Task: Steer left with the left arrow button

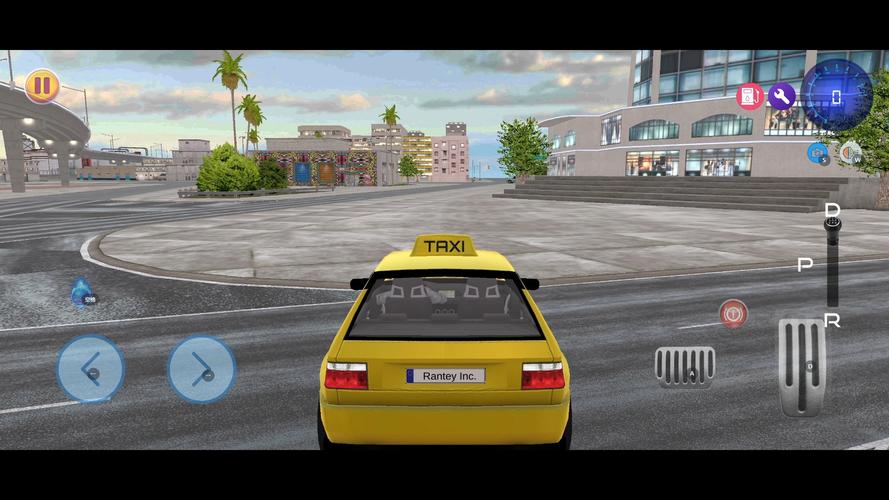Action: [90, 369]
